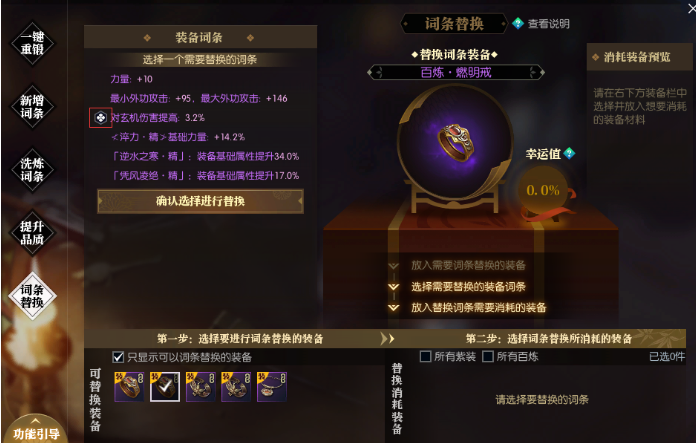Click the diamond icon beside 幸运值
Viewport: 696px width, 443px height.
click(570, 153)
